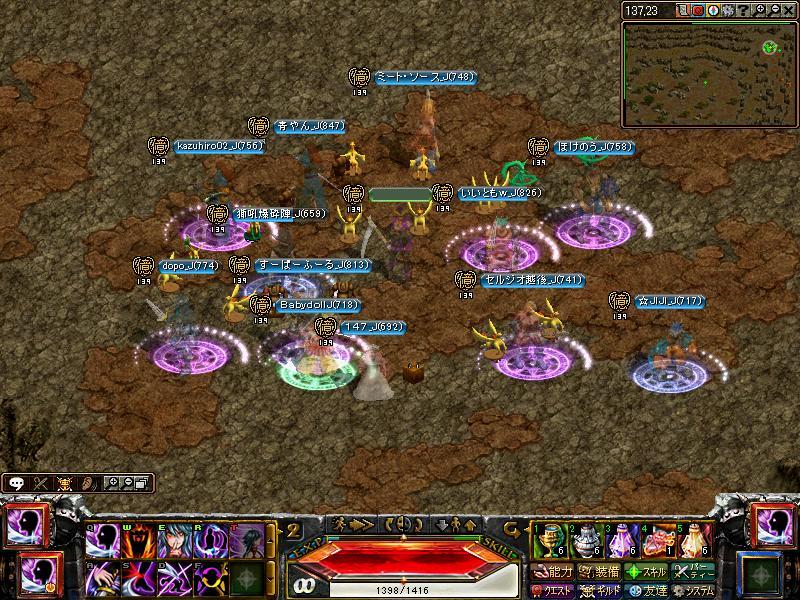800x600 pixels.
Task: Close the minimap with the X button
Action: (x=790, y=10)
